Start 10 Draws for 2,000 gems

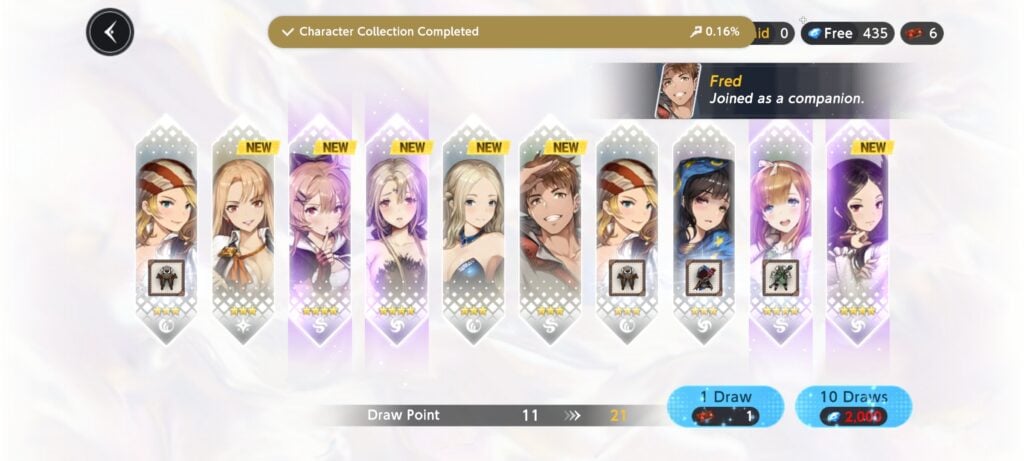point(853,406)
